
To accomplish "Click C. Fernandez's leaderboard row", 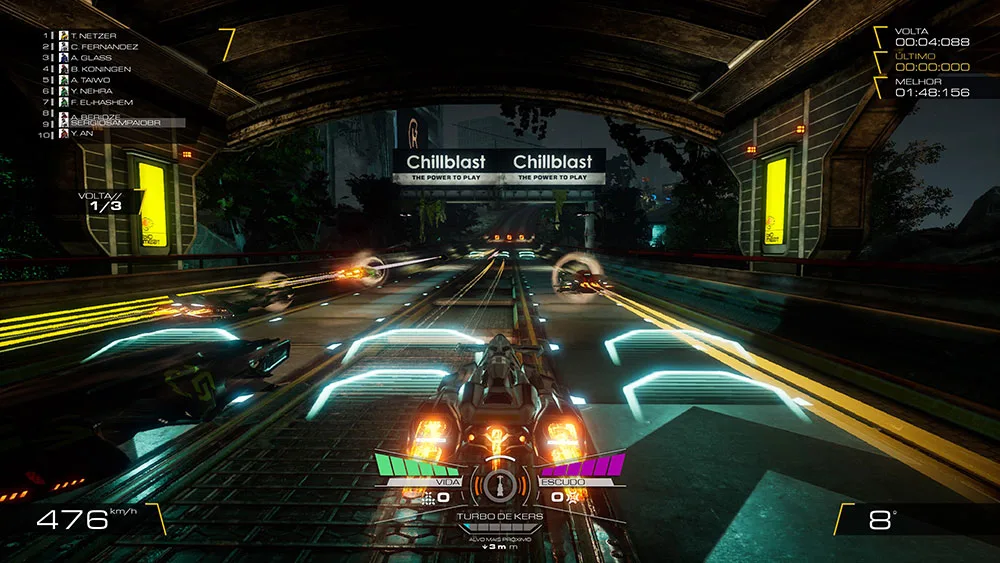I will [103, 47].
